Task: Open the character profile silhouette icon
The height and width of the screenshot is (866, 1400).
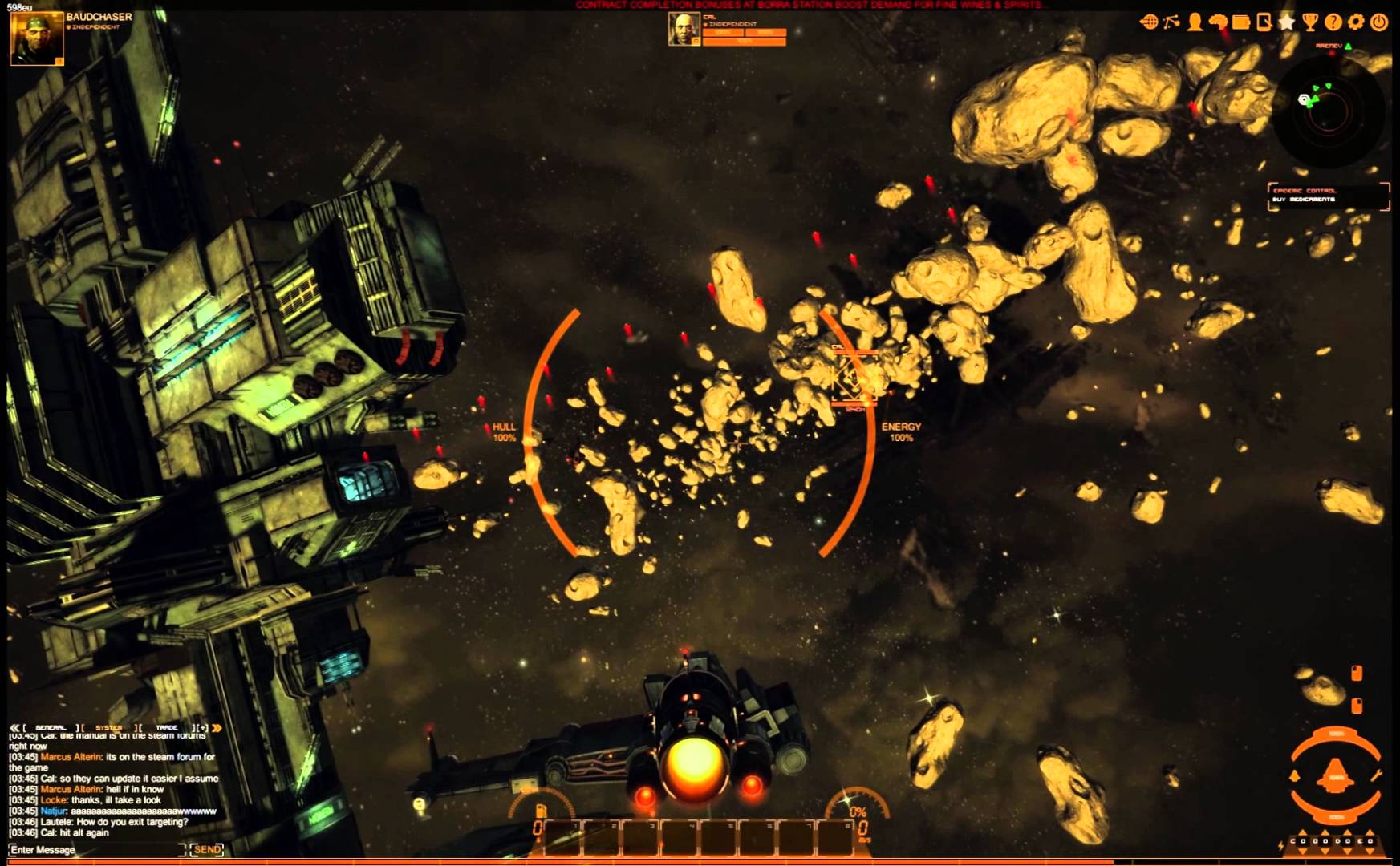Action: coord(1195,22)
